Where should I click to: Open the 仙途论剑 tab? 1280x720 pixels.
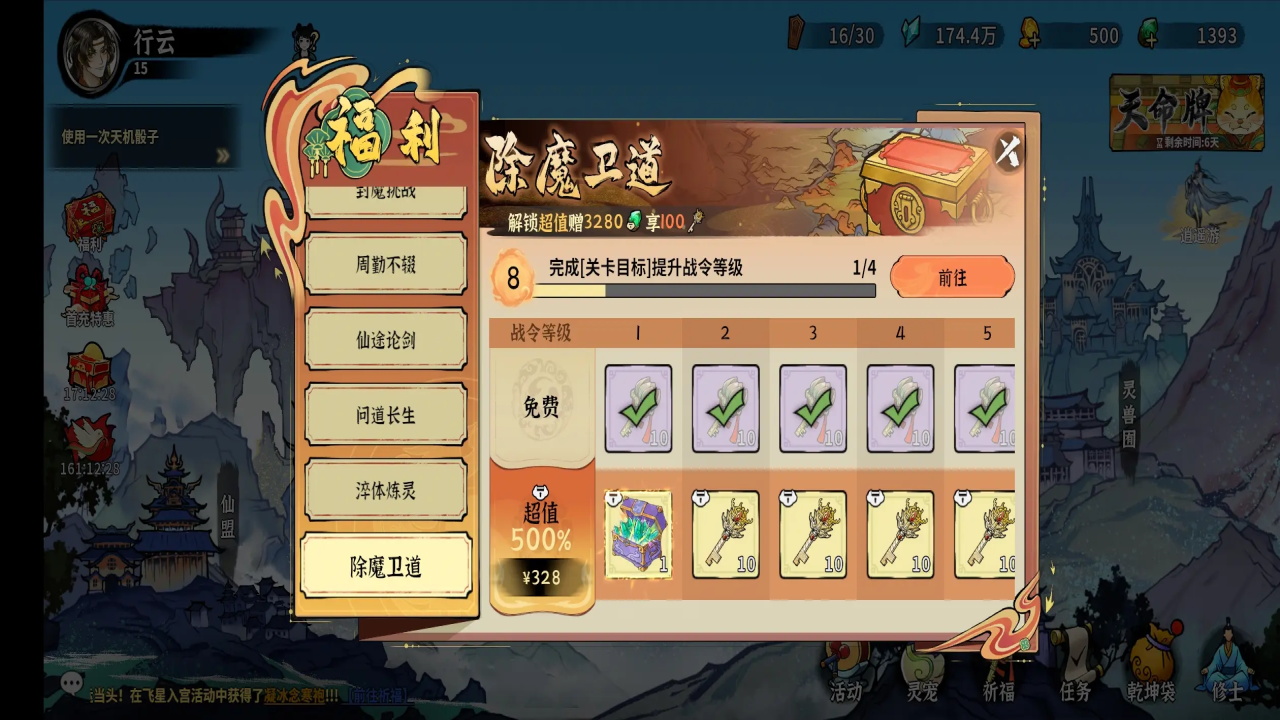click(x=386, y=340)
